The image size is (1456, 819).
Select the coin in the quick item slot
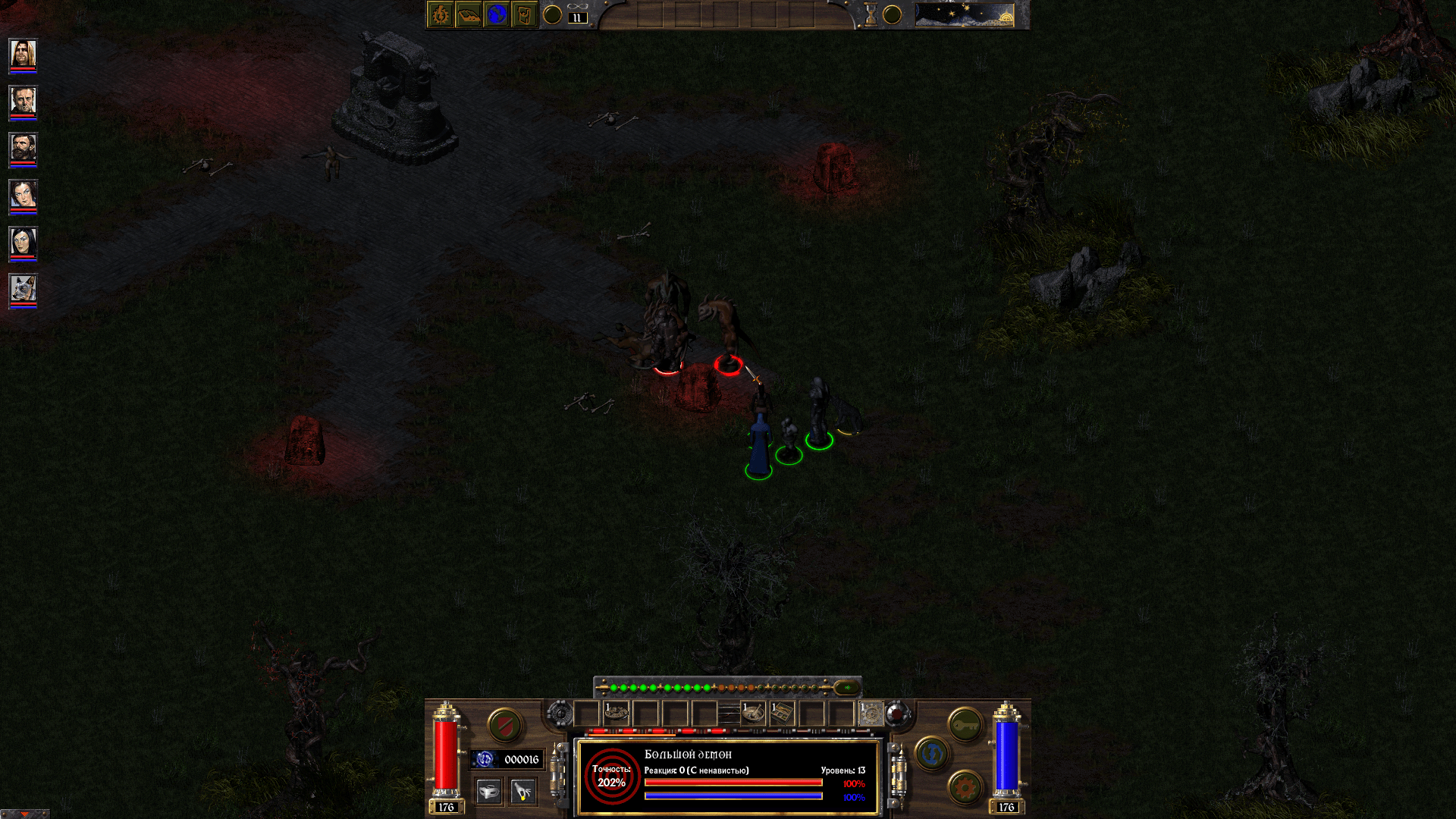point(616,712)
